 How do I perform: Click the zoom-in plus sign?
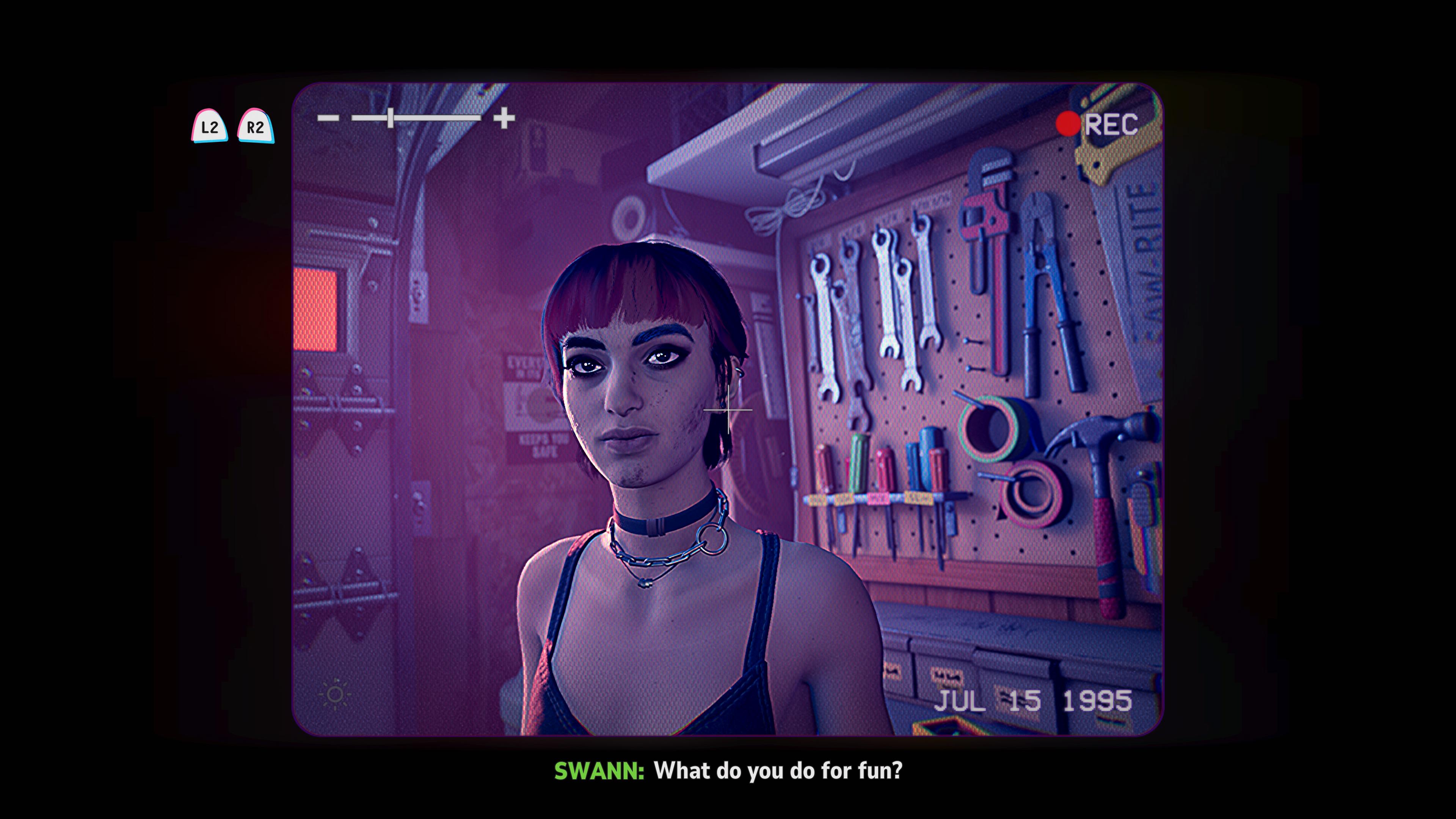[x=504, y=118]
